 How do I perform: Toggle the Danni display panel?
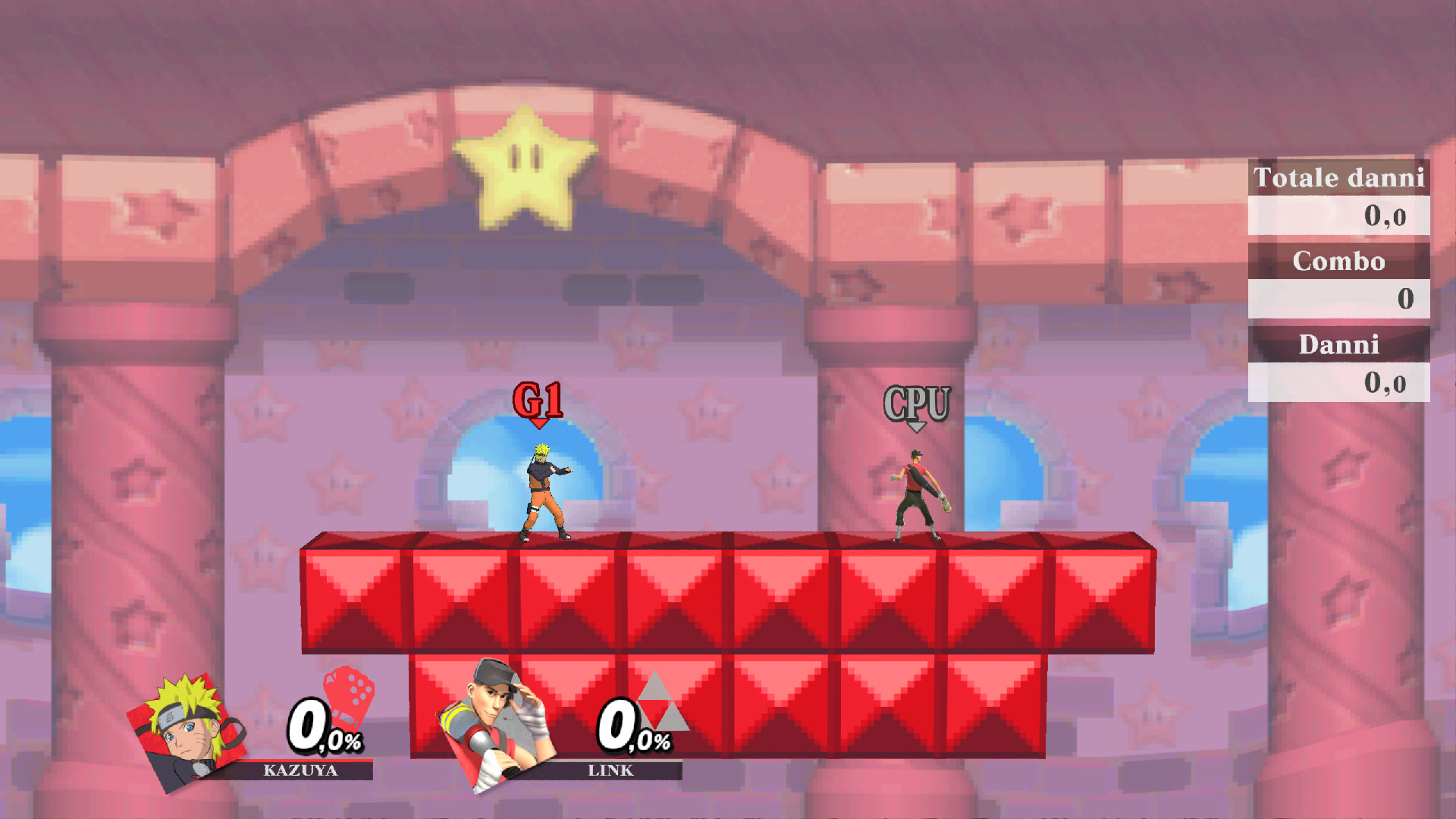(x=1339, y=345)
